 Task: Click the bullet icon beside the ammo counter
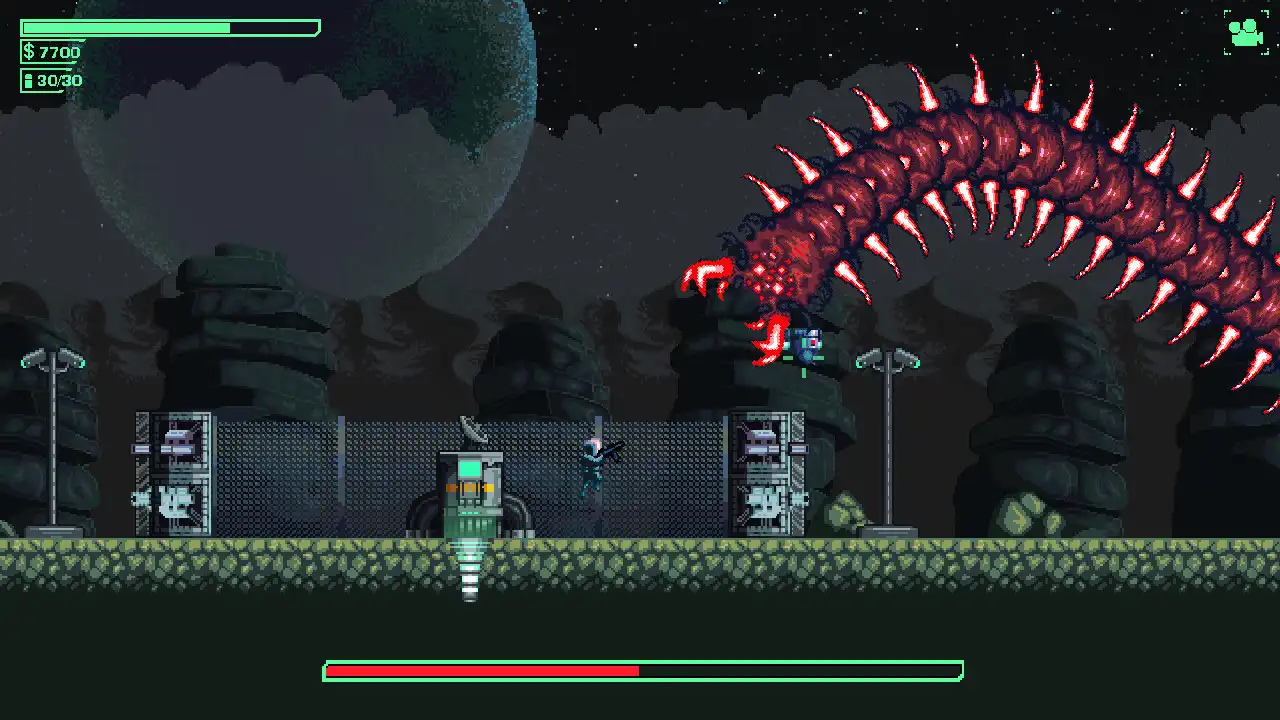(x=27, y=80)
